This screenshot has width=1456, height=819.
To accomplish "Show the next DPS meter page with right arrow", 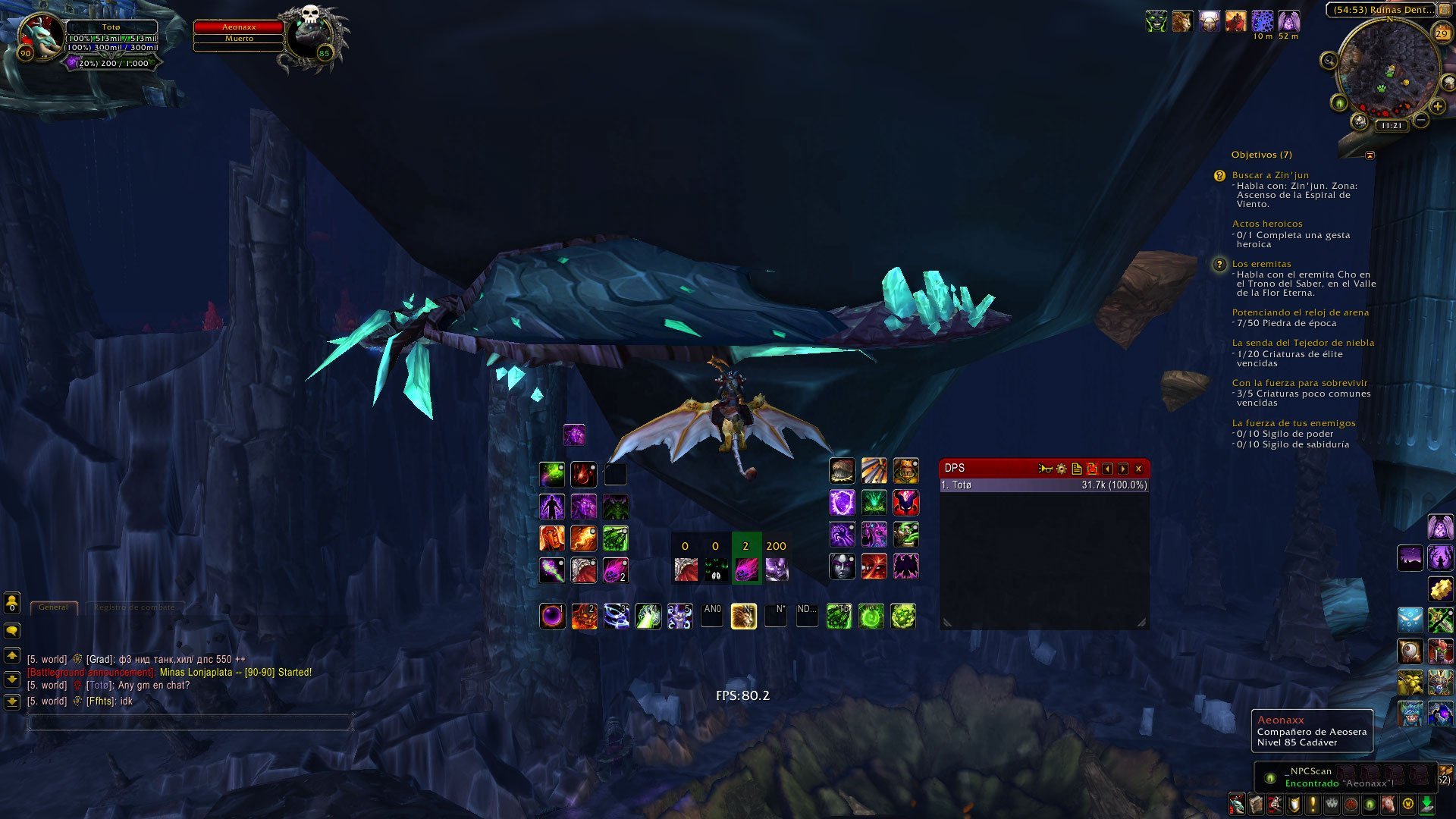I will 1123,469.
